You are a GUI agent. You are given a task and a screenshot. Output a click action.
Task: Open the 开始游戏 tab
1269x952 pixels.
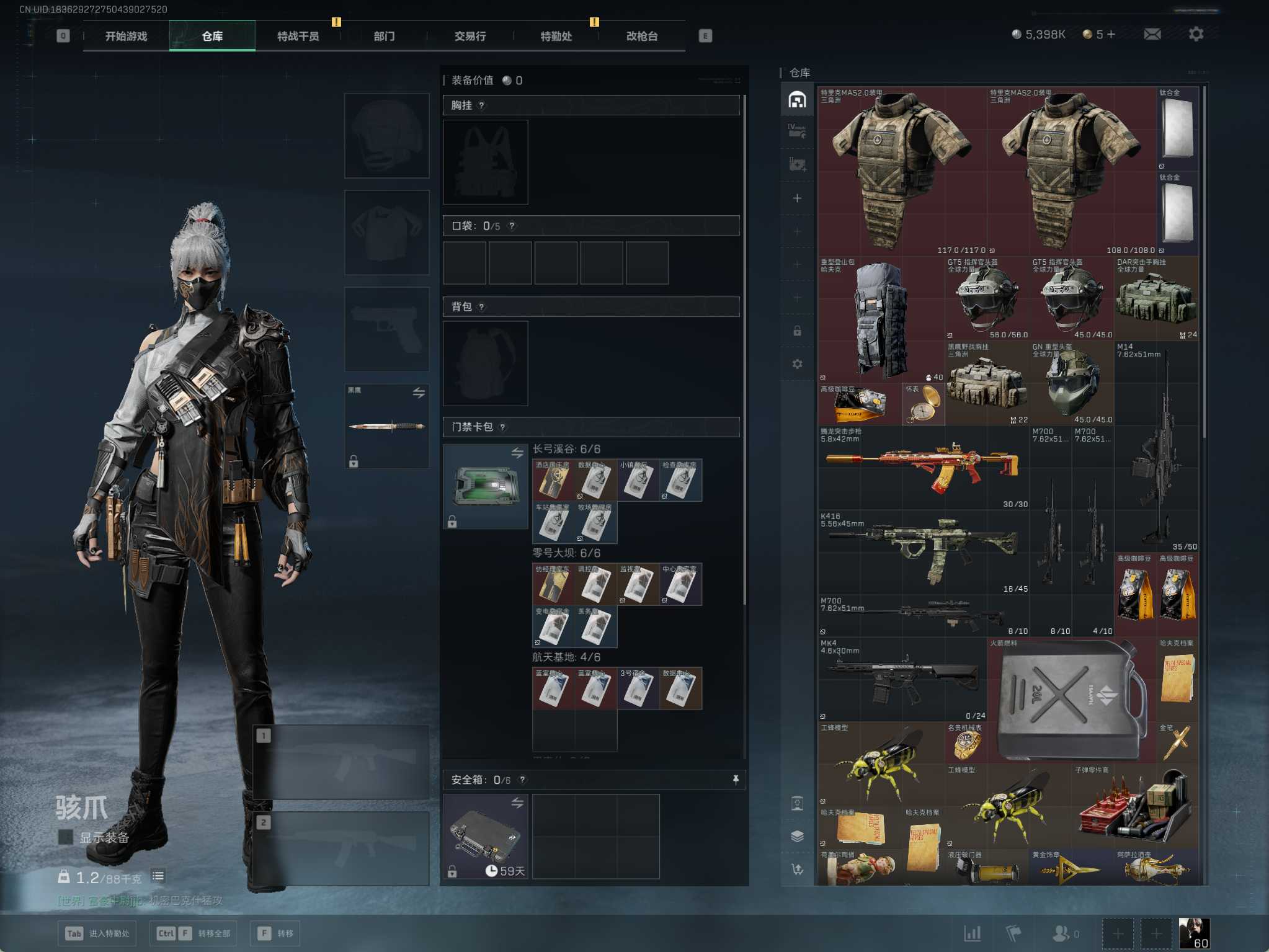(x=126, y=36)
